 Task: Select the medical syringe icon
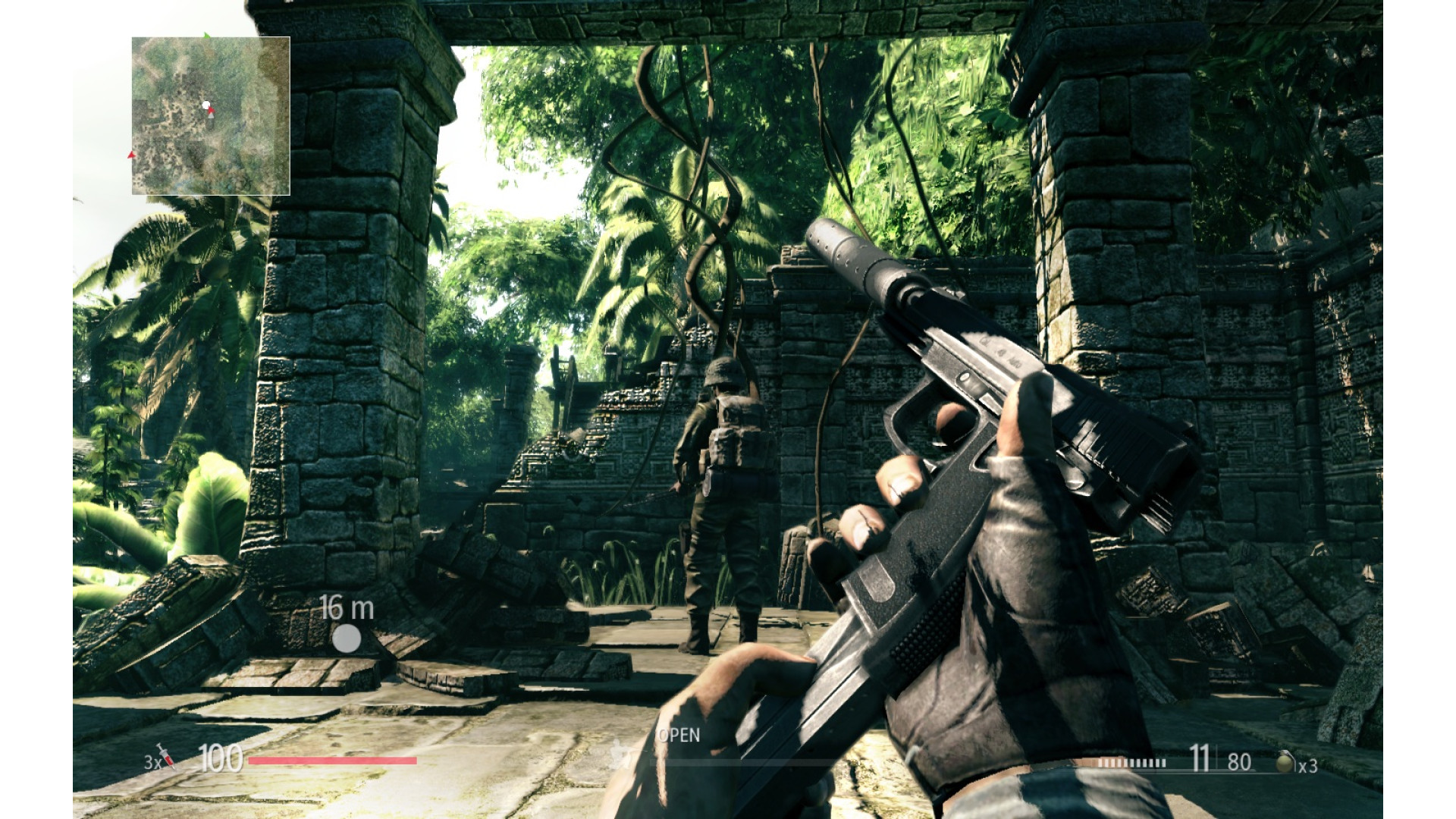click(167, 757)
